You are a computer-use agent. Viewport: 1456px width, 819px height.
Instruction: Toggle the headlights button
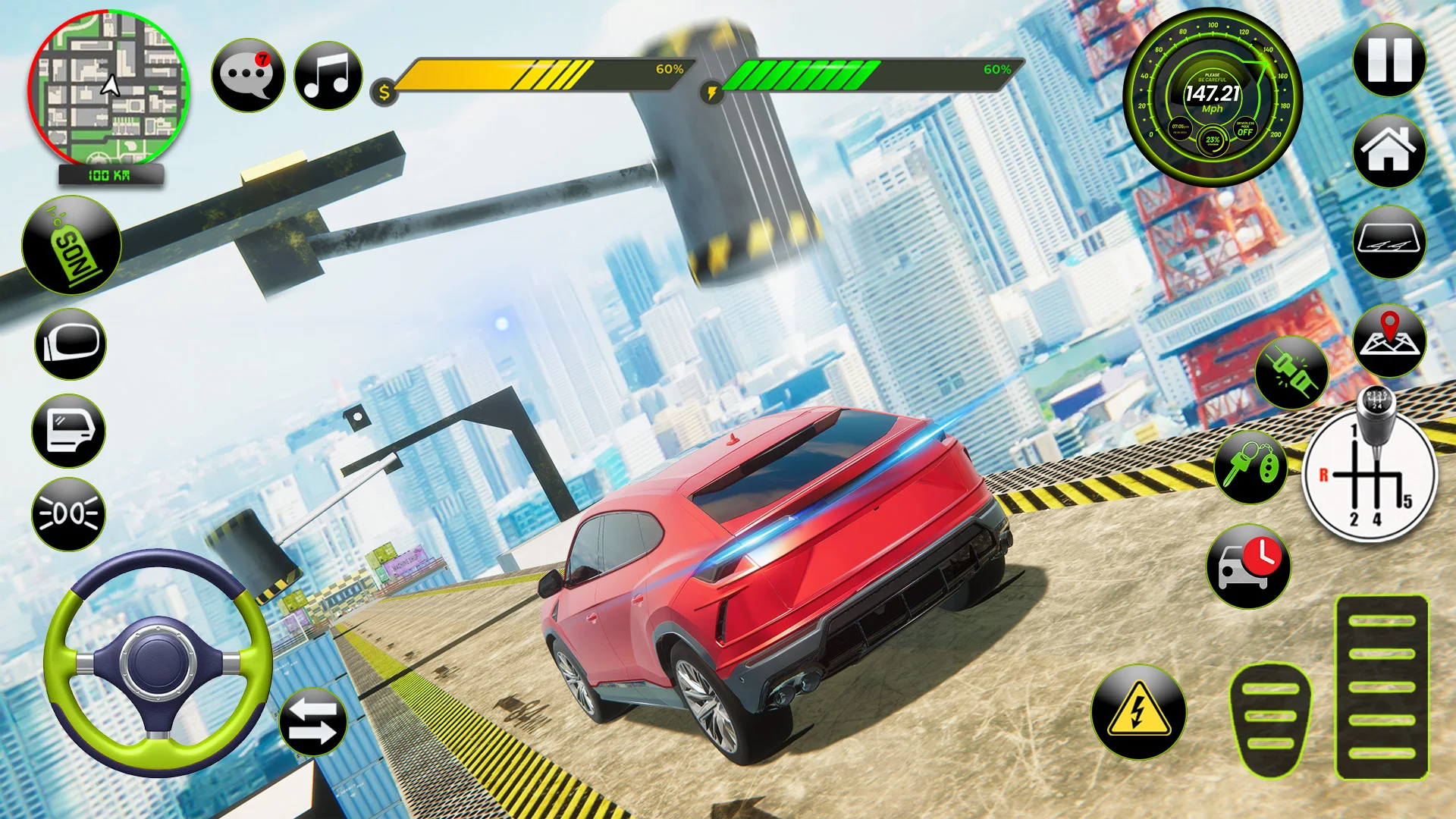point(69,514)
